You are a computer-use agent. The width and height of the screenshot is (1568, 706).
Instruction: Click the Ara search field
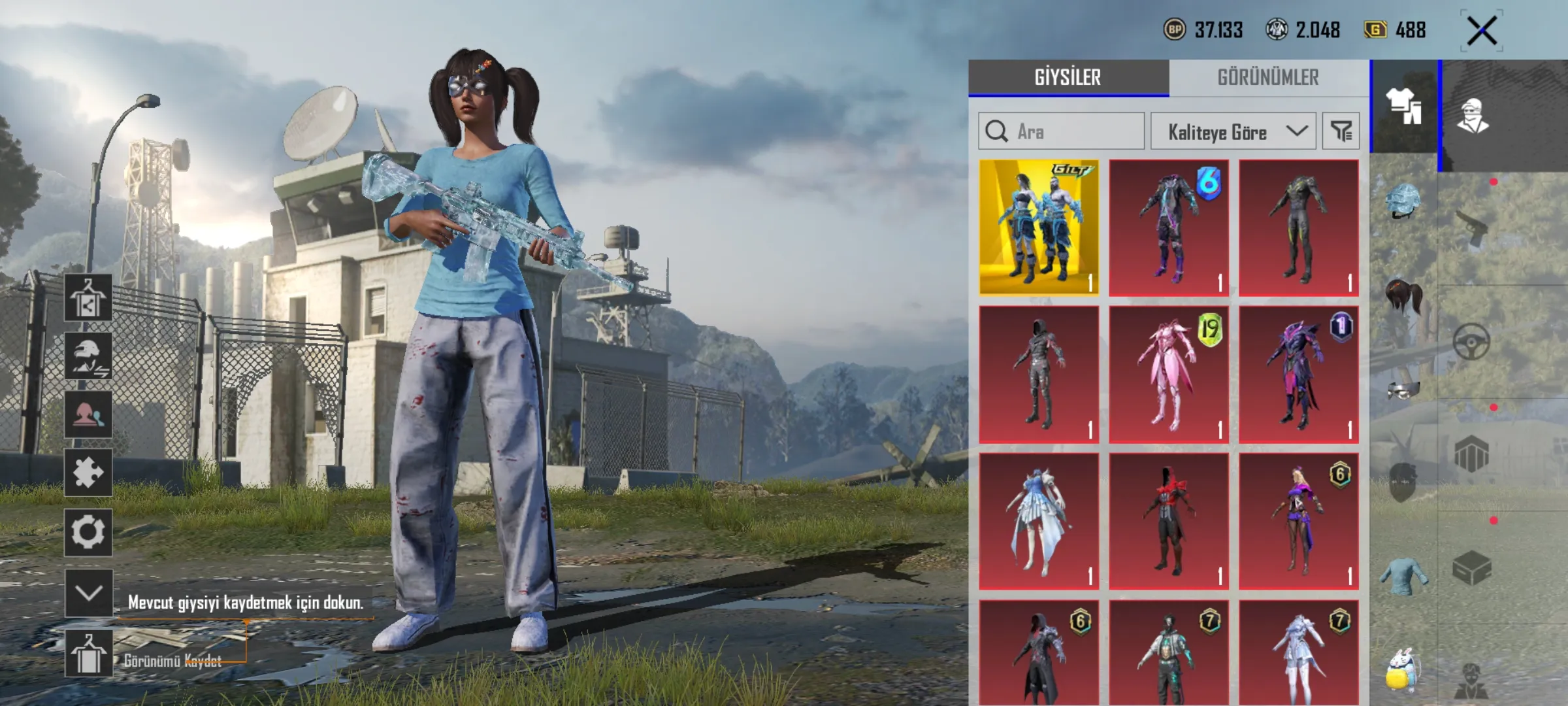click(1071, 131)
